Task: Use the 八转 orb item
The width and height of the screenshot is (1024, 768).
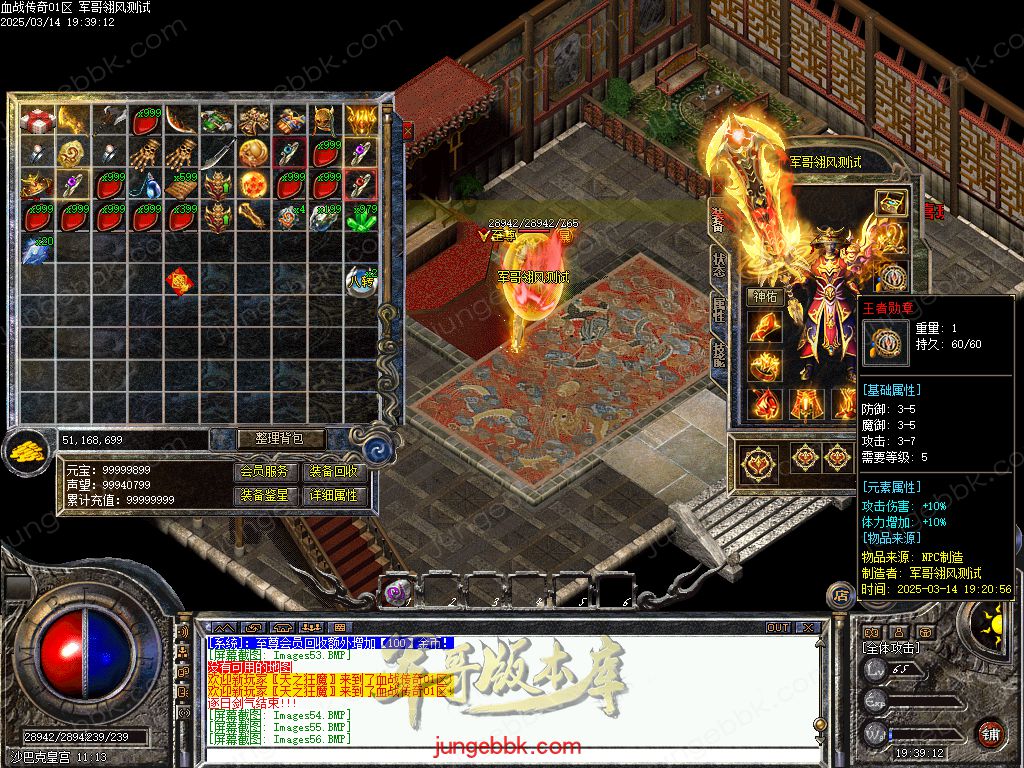Action: pyautogui.click(x=361, y=282)
